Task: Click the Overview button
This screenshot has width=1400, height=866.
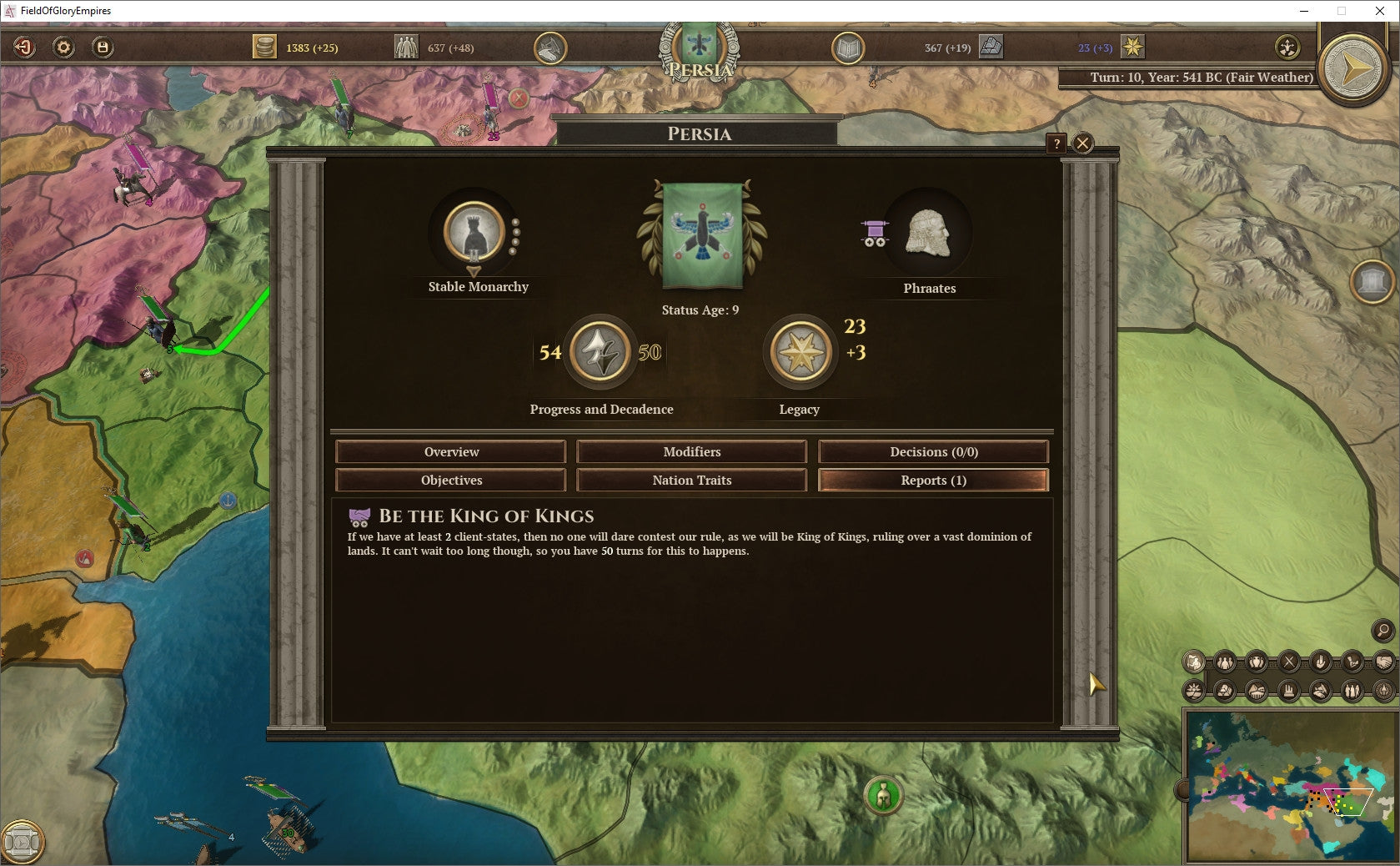Action: (x=450, y=451)
